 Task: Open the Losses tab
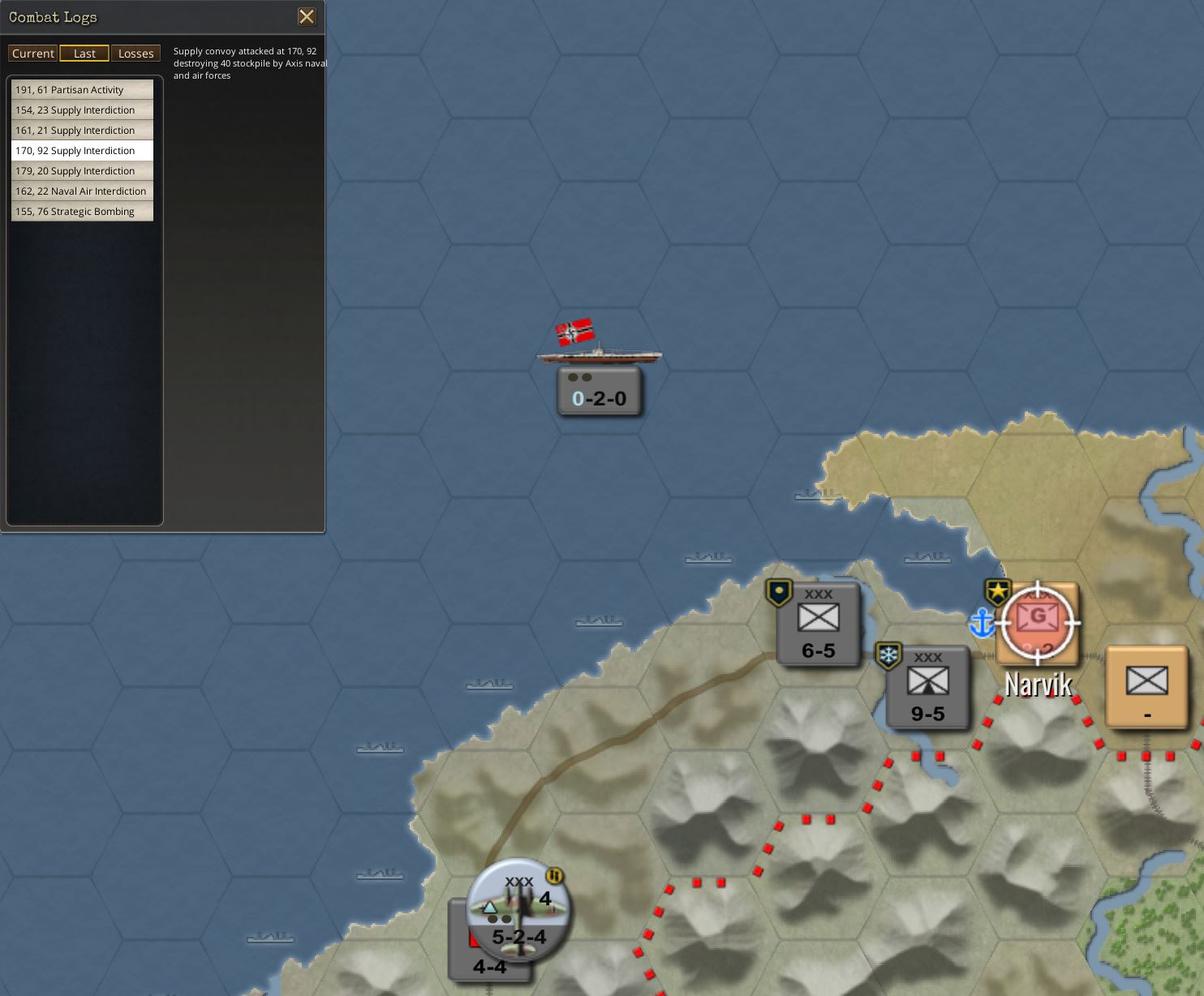pos(135,53)
